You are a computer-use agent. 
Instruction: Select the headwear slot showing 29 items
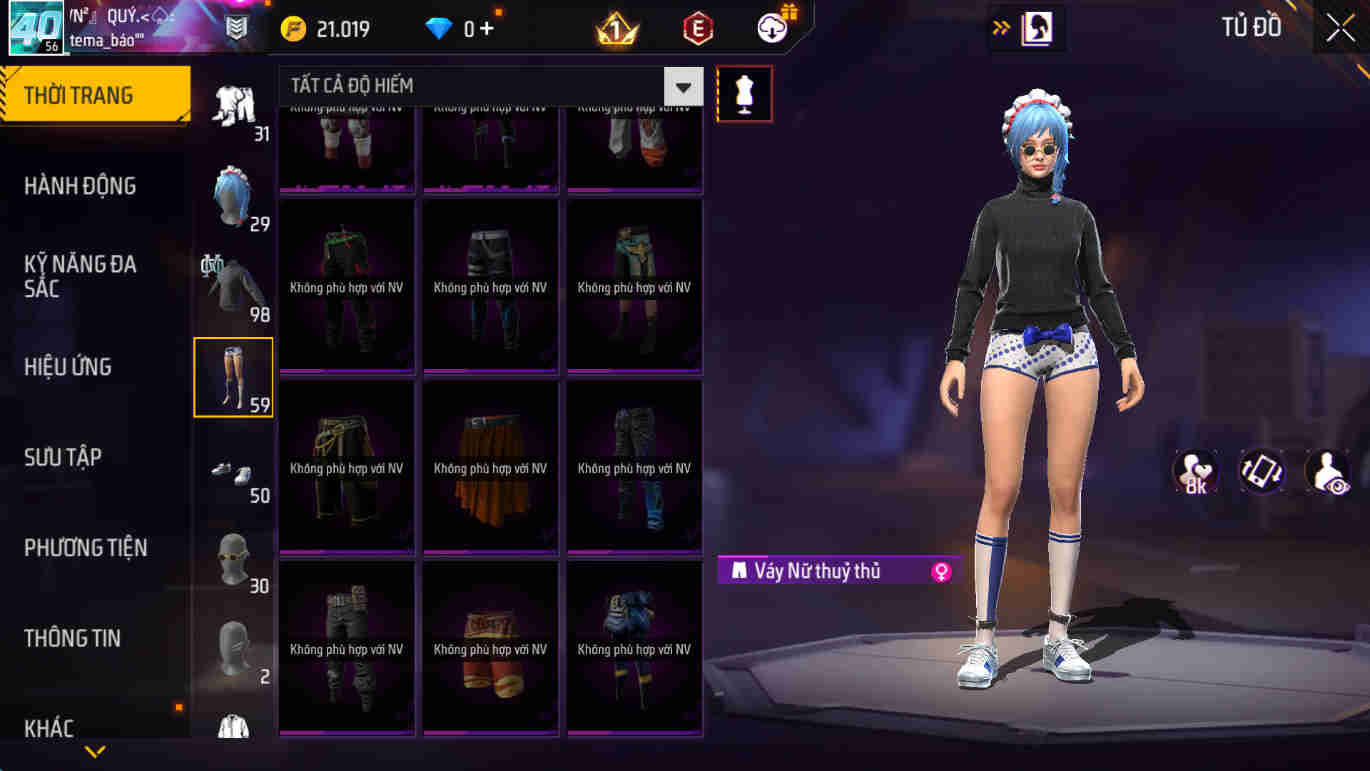(233, 197)
